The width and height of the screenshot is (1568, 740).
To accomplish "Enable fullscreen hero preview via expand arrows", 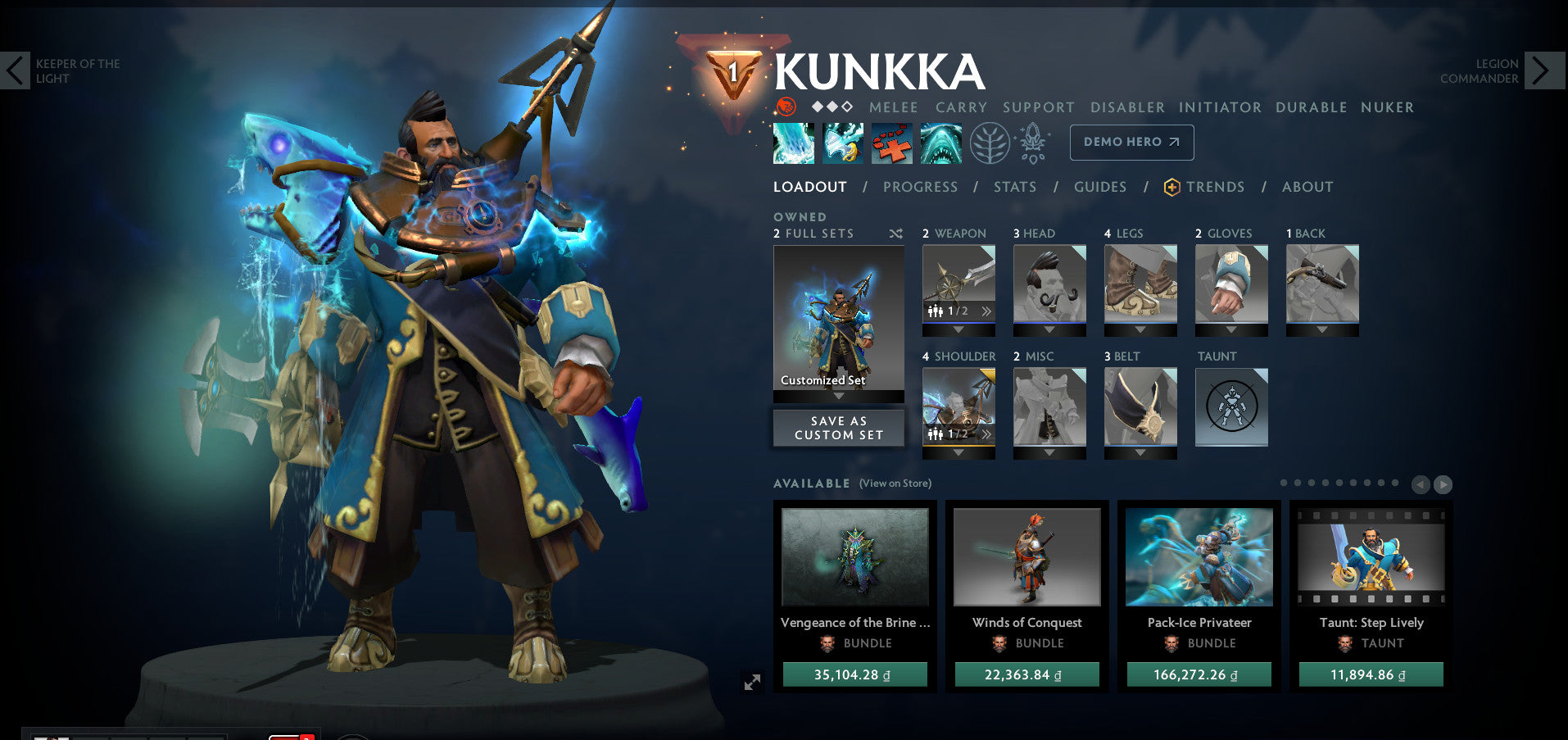I will pos(754,681).
